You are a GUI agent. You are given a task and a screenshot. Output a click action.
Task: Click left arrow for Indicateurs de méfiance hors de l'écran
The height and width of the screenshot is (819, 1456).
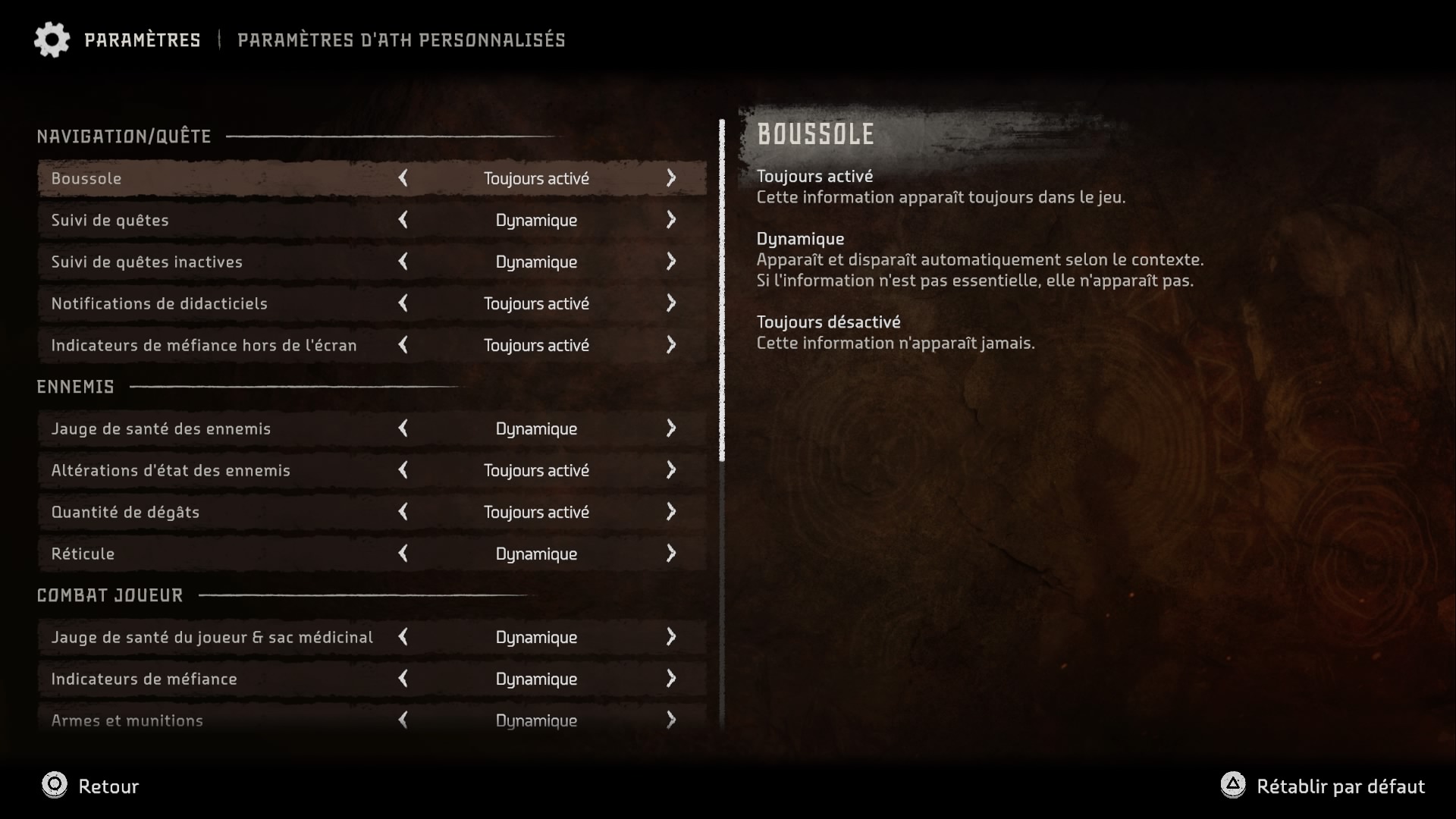pyautogui.click(x=403, y=345)
